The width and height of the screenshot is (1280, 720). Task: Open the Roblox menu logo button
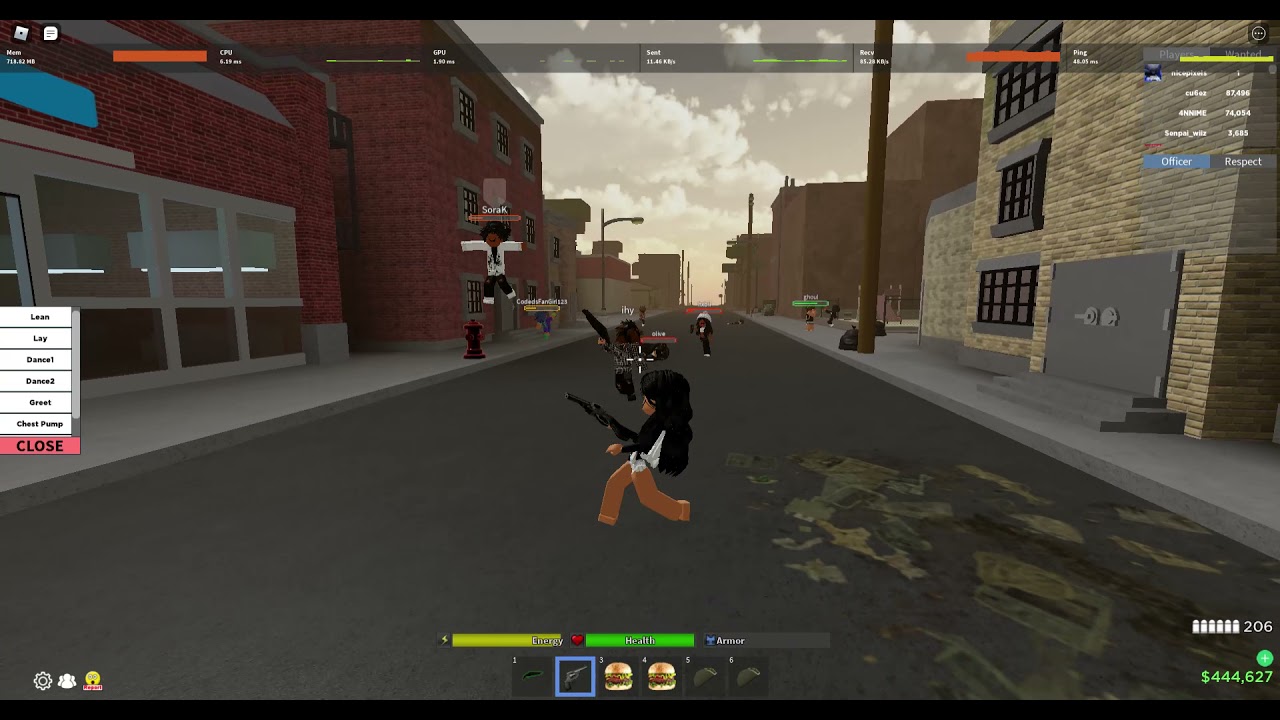pos(21,34)
